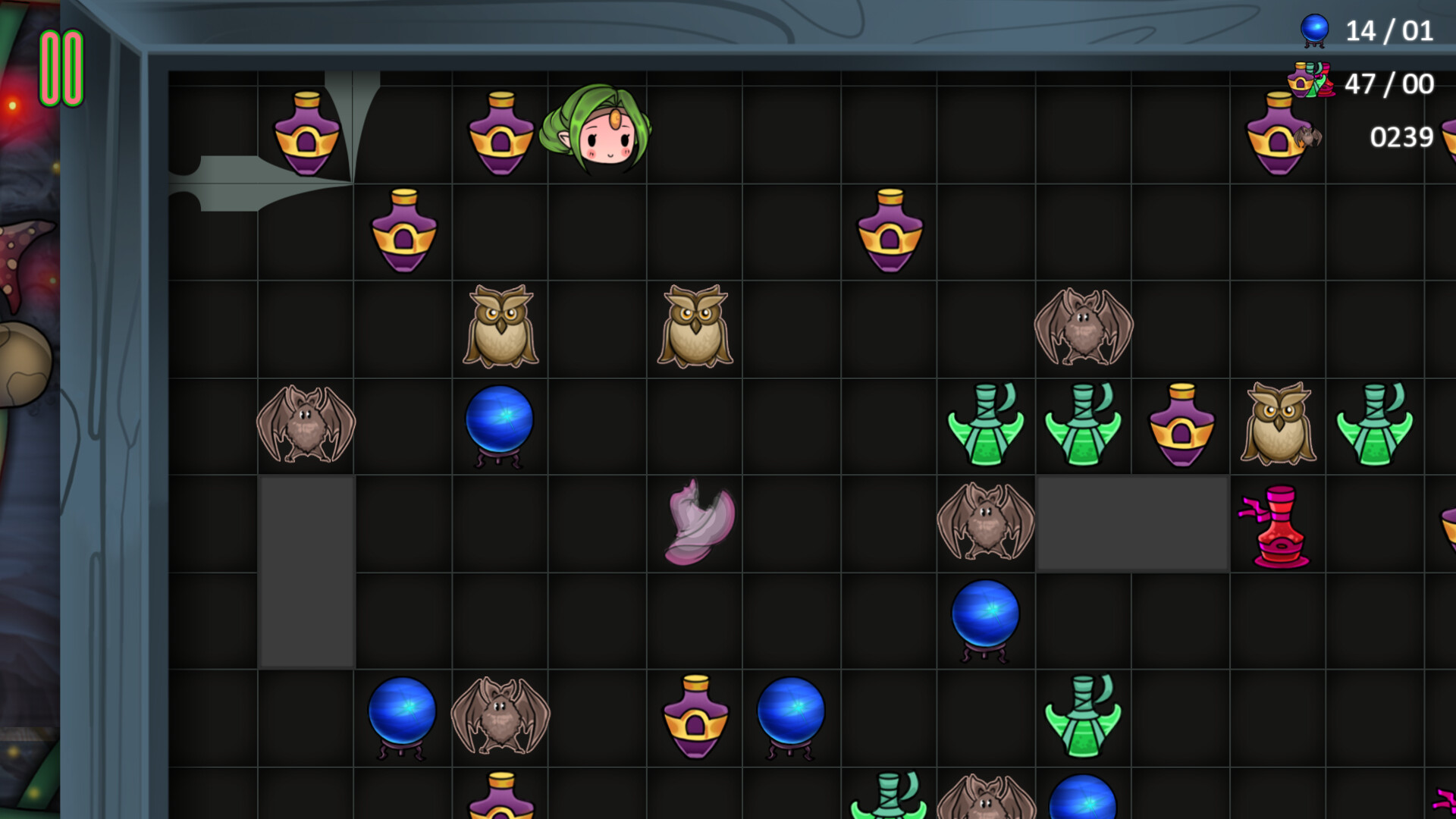Collect the green potion near the bottom right

click(x=1084, y=717)
